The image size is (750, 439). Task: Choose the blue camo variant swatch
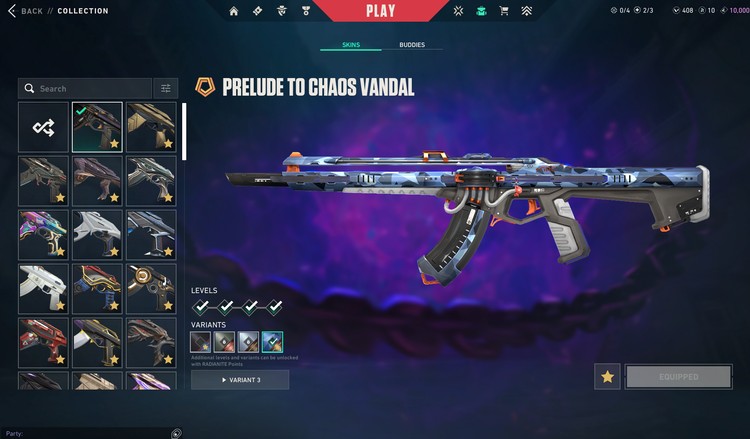point(272,342)
